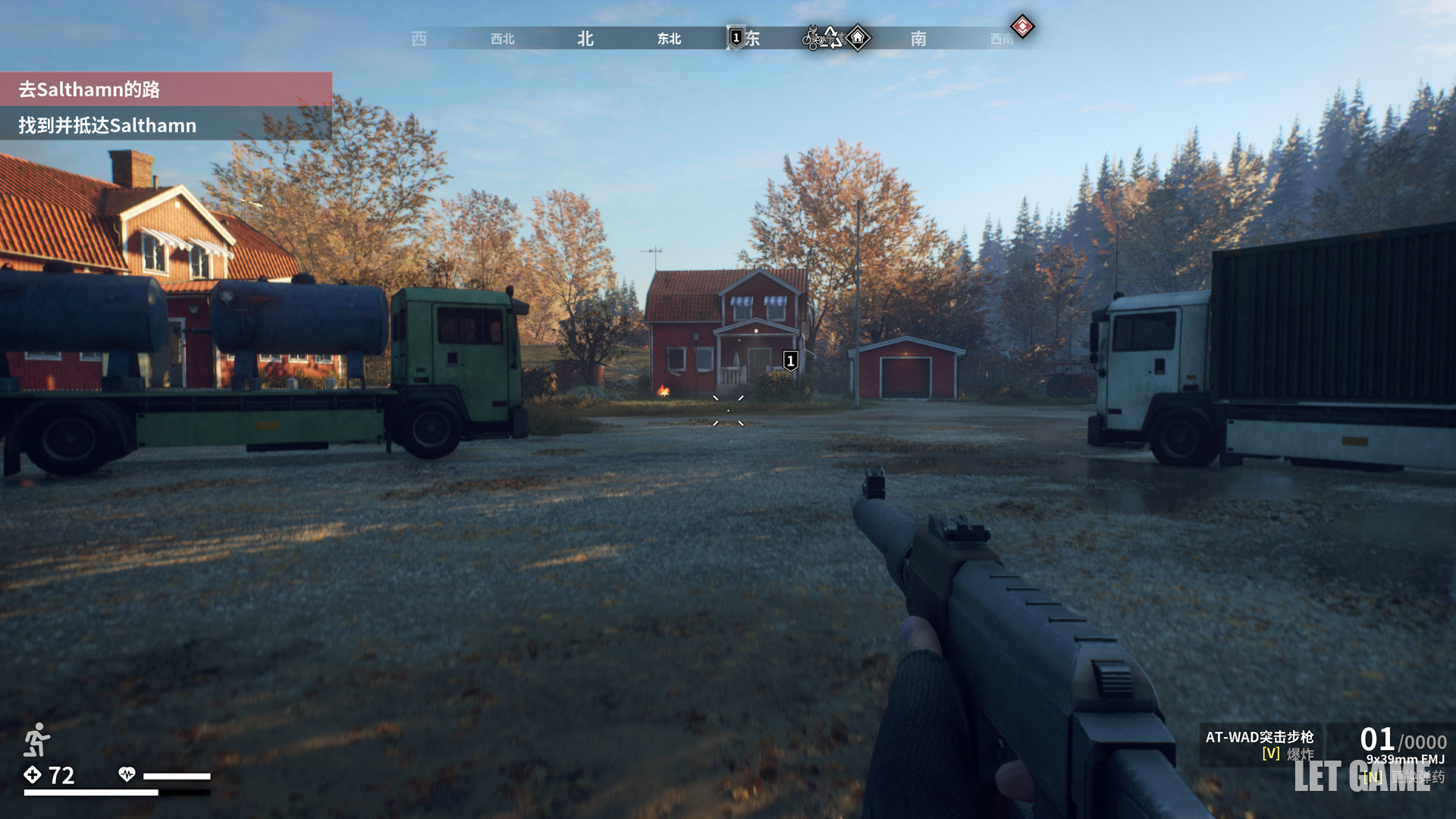The image size is (1456, 819).
Task: Select the numbered shield marker on compass
Action: tap(736, 37)
